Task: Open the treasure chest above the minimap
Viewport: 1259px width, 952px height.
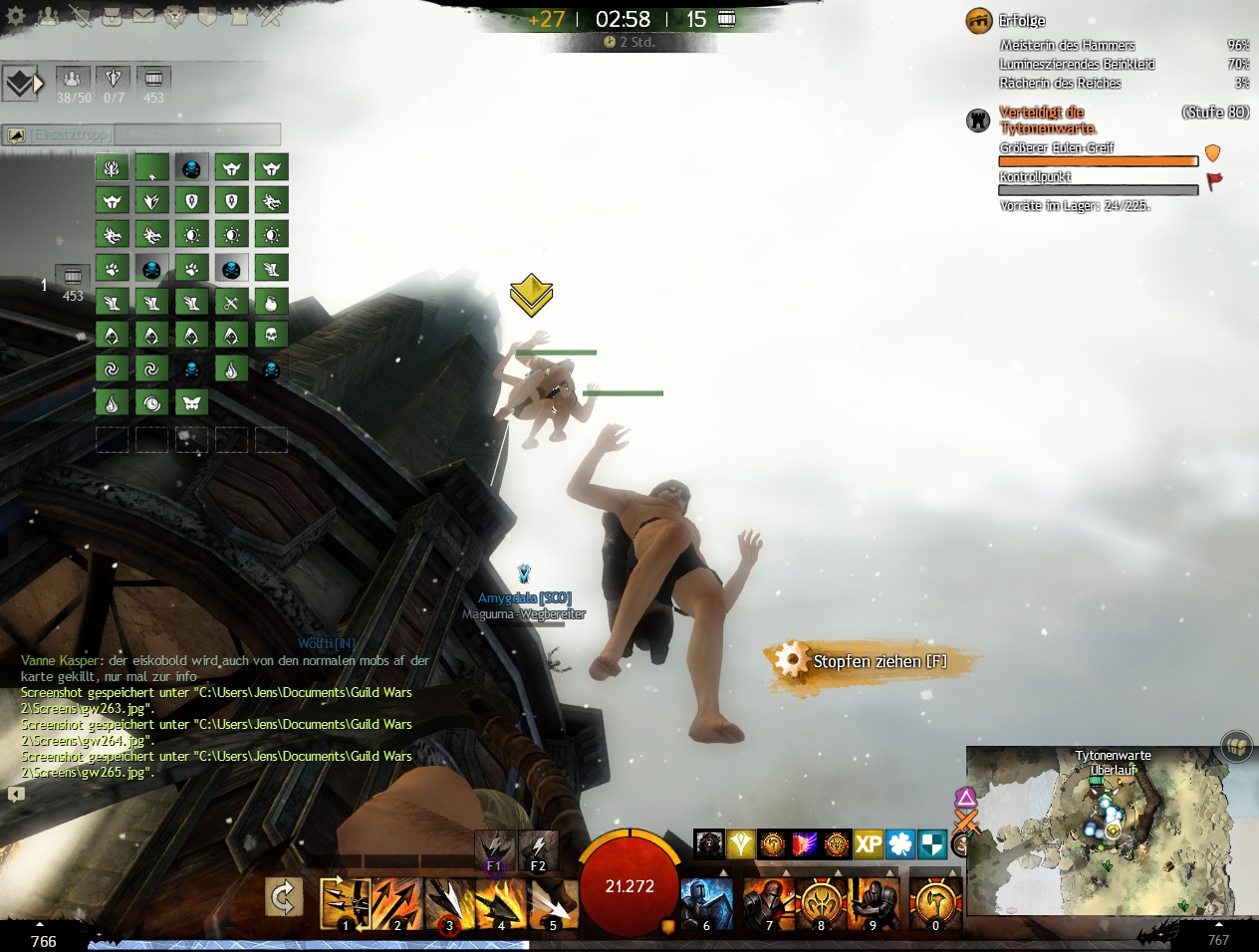Action: [1236, 747]
